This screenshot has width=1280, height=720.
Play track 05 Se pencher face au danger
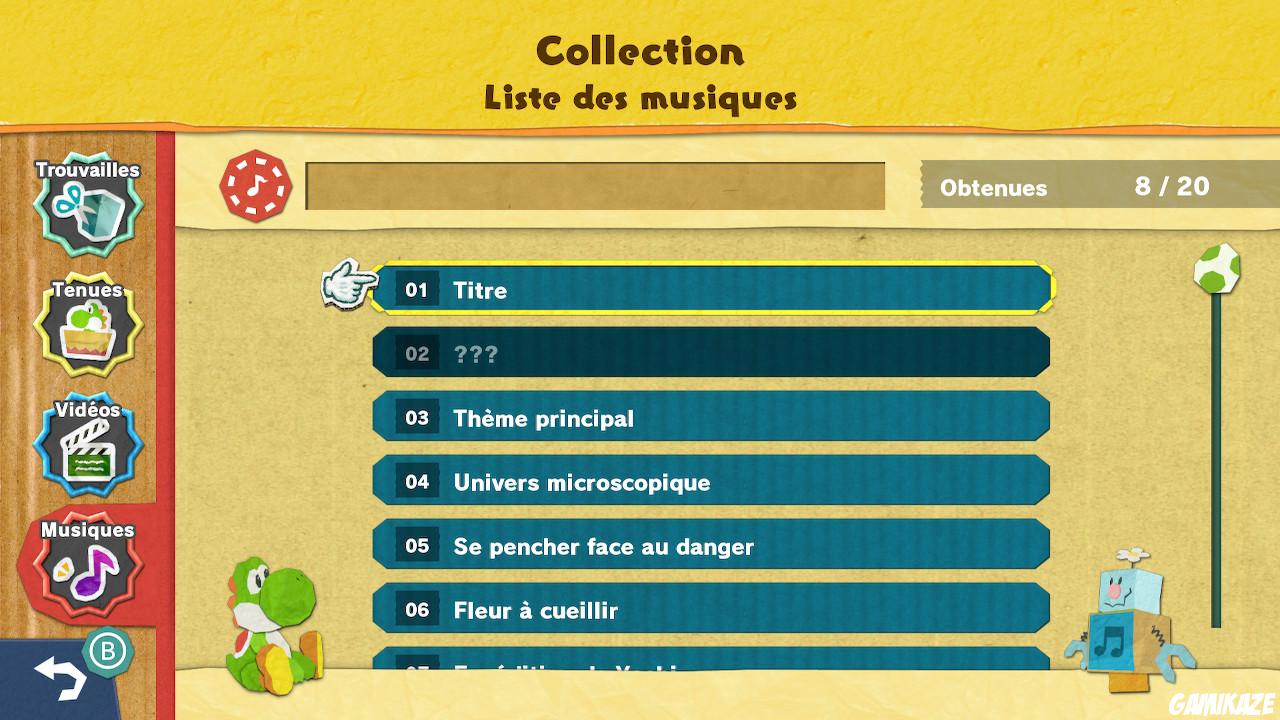pyautogui.click(x=712, y=545)
